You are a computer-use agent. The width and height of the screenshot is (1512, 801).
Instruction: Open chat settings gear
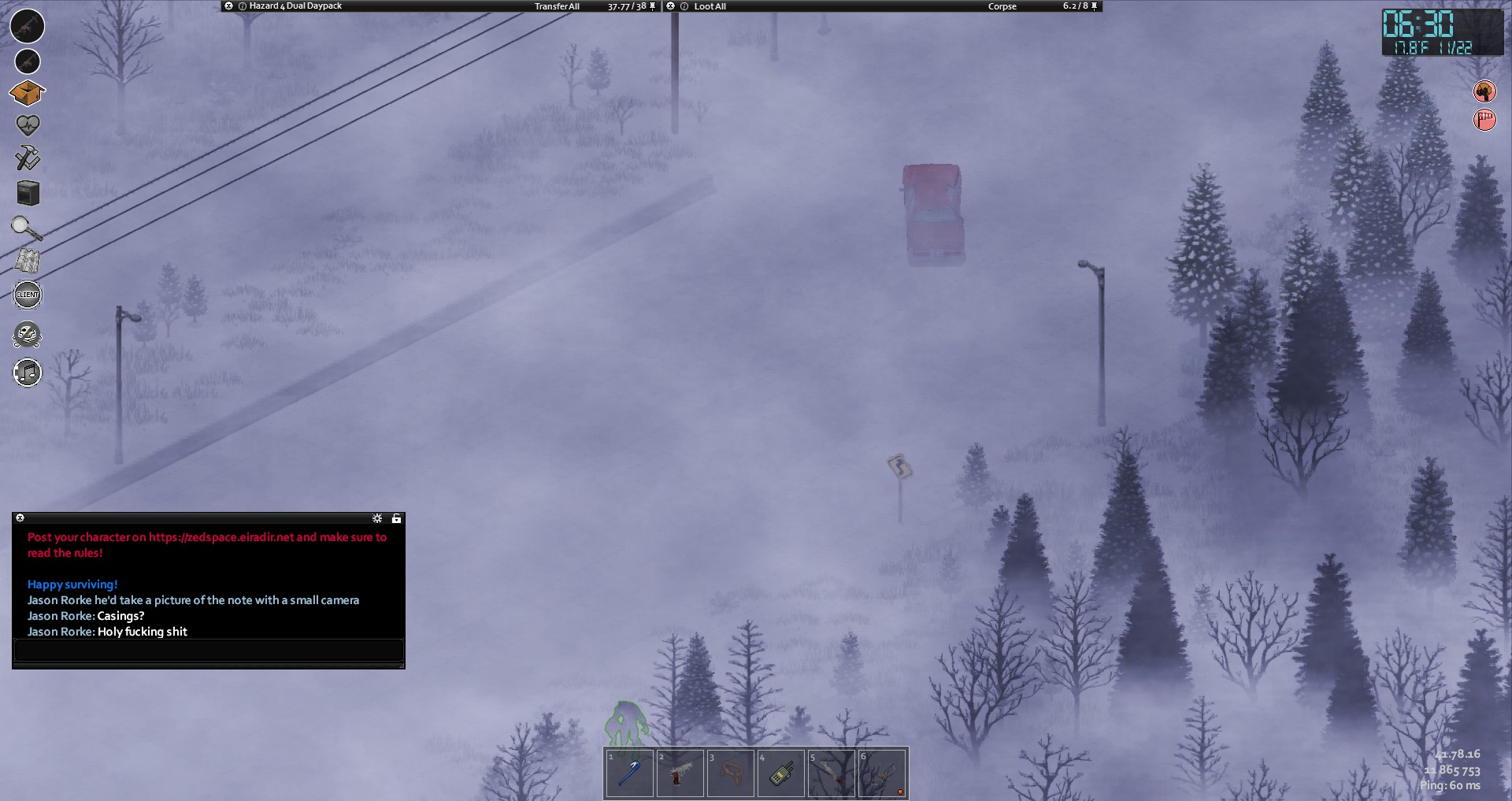(377, 518)
